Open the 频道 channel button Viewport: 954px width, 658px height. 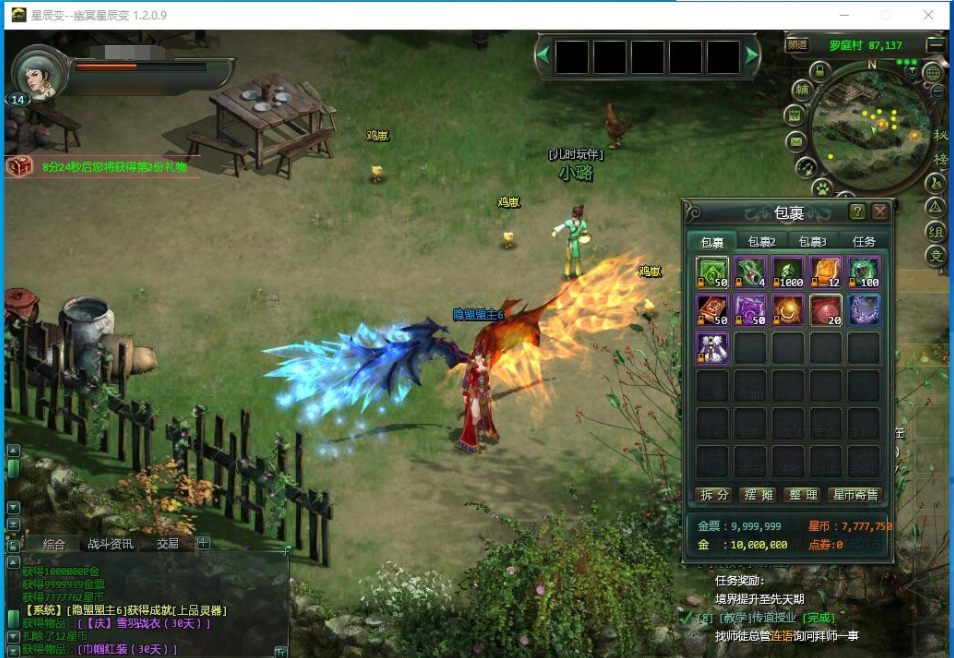point(797,45)
